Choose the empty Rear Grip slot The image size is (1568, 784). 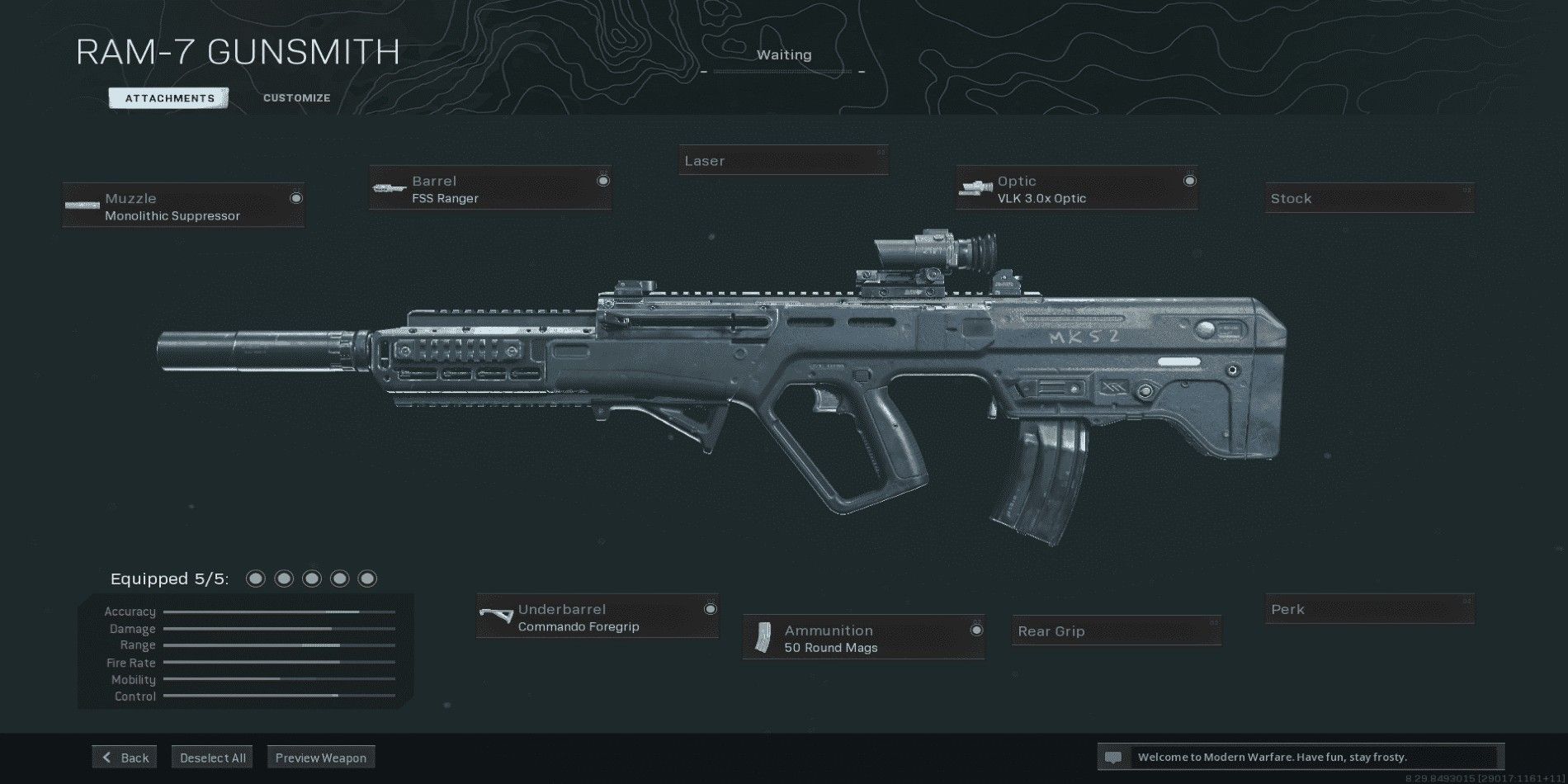(x=1116, y=631)
